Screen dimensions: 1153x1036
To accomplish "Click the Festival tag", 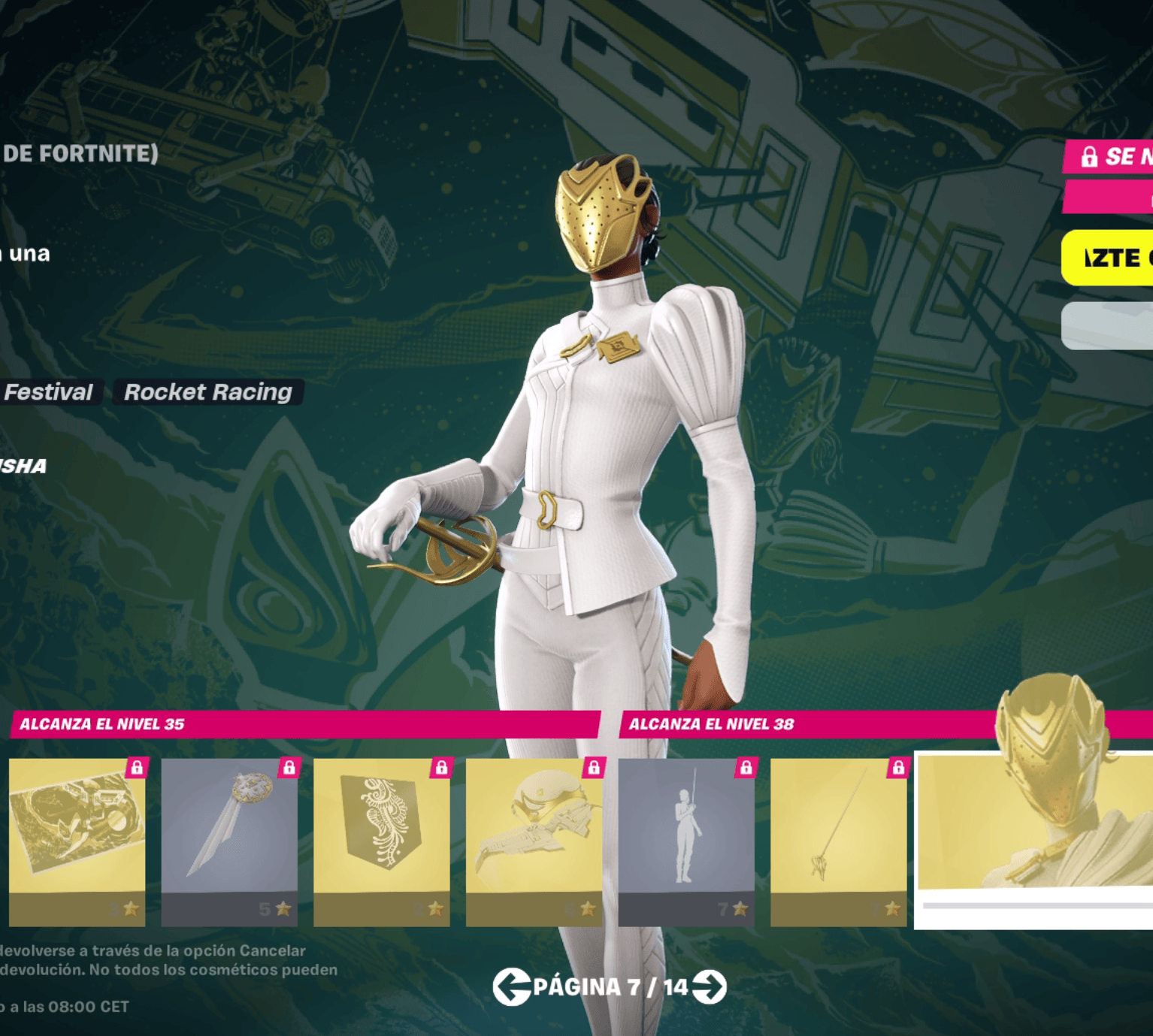I will 49,391.
